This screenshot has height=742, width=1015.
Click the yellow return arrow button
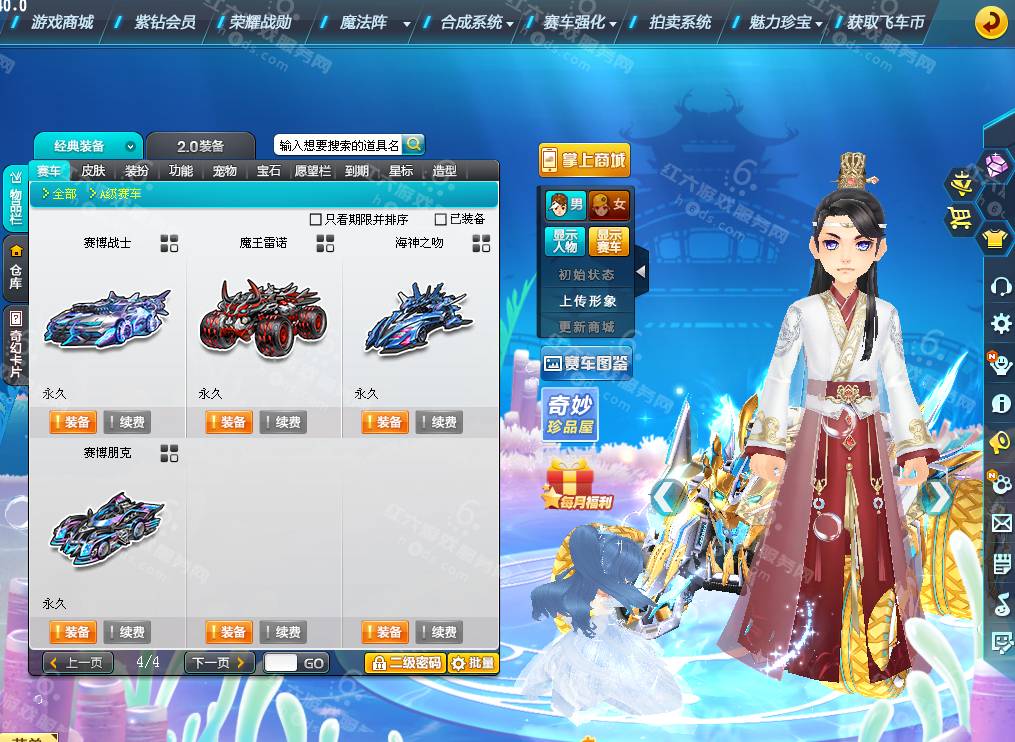990,22
